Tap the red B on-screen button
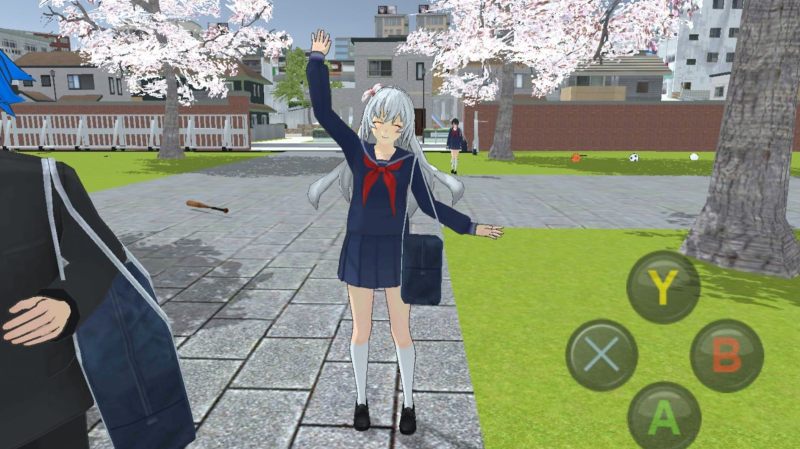This screenshot has height=449, width=800. point(726,355)
